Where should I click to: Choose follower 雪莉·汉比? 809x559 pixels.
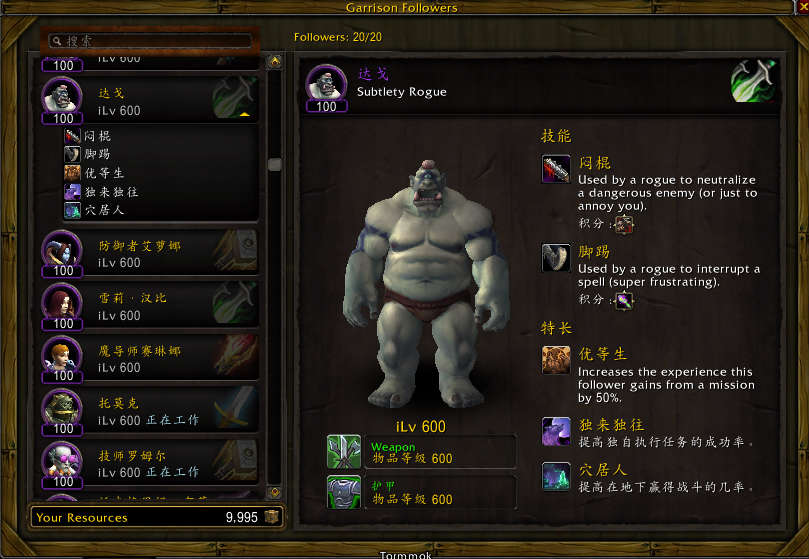pyautogui.click(x=150, y=306)
